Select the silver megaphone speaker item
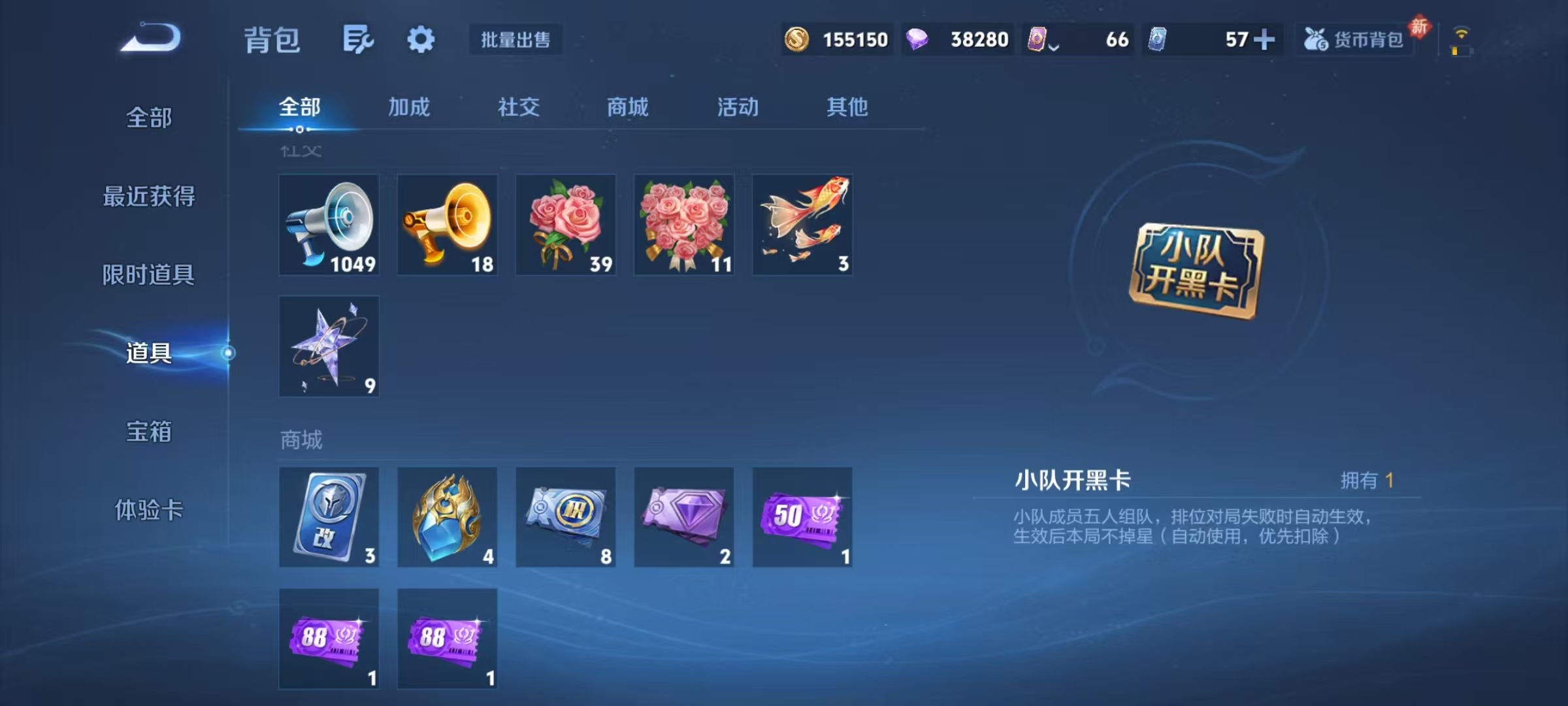Viewport: 1568px width, 706px height. (329, 226)
